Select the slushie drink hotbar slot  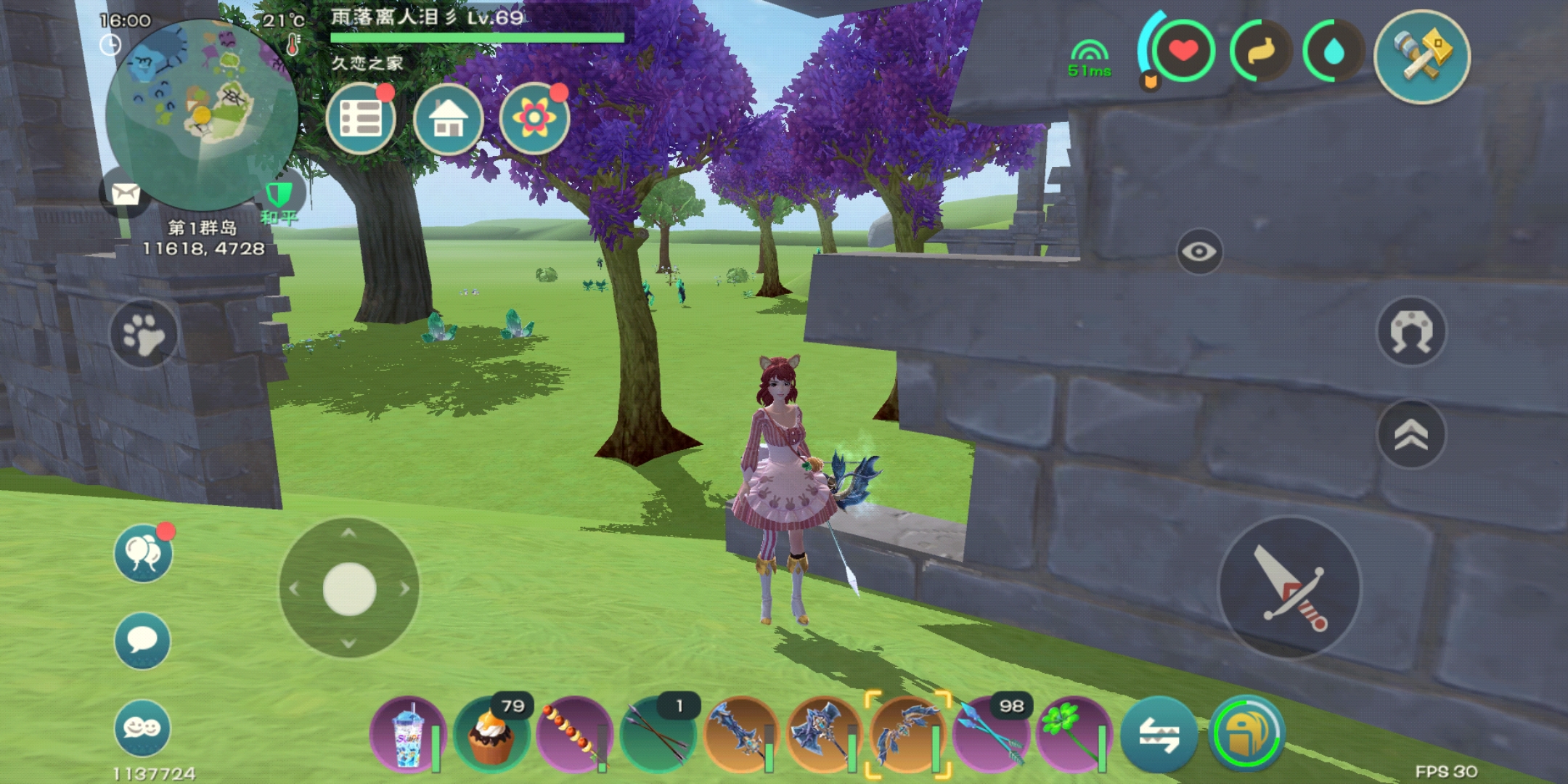click(x=408, y=735)
